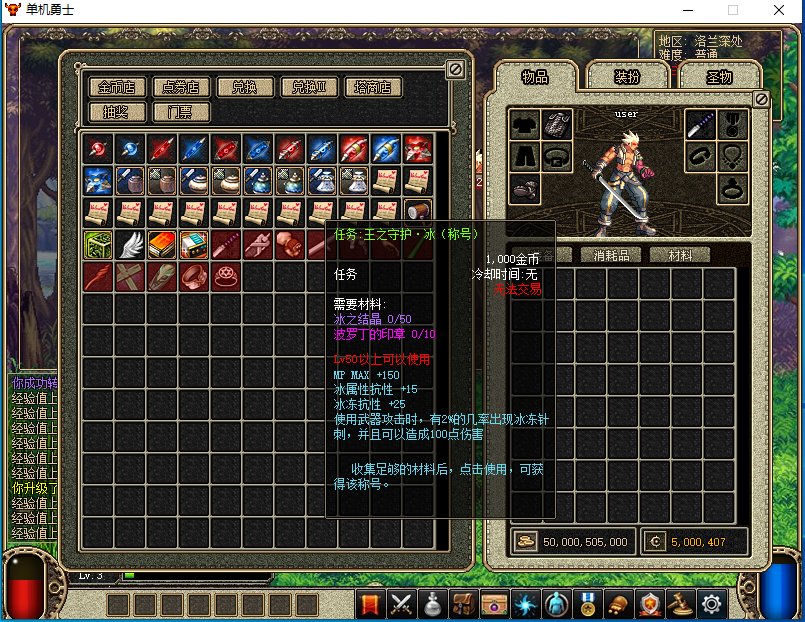
Task: Open the gear settings icon in toolbar
Action: (711, 604)
